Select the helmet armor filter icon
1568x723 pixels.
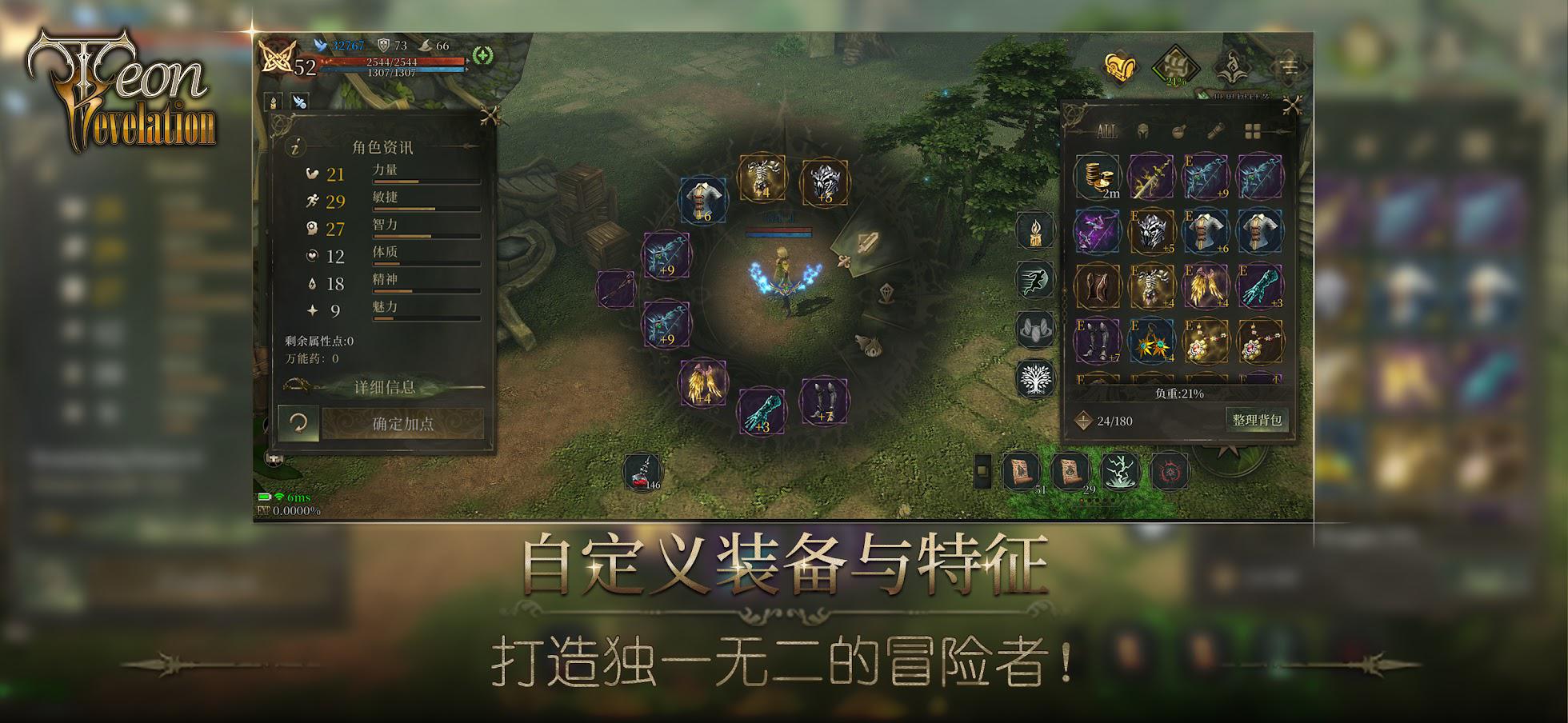coord(1142,130)
